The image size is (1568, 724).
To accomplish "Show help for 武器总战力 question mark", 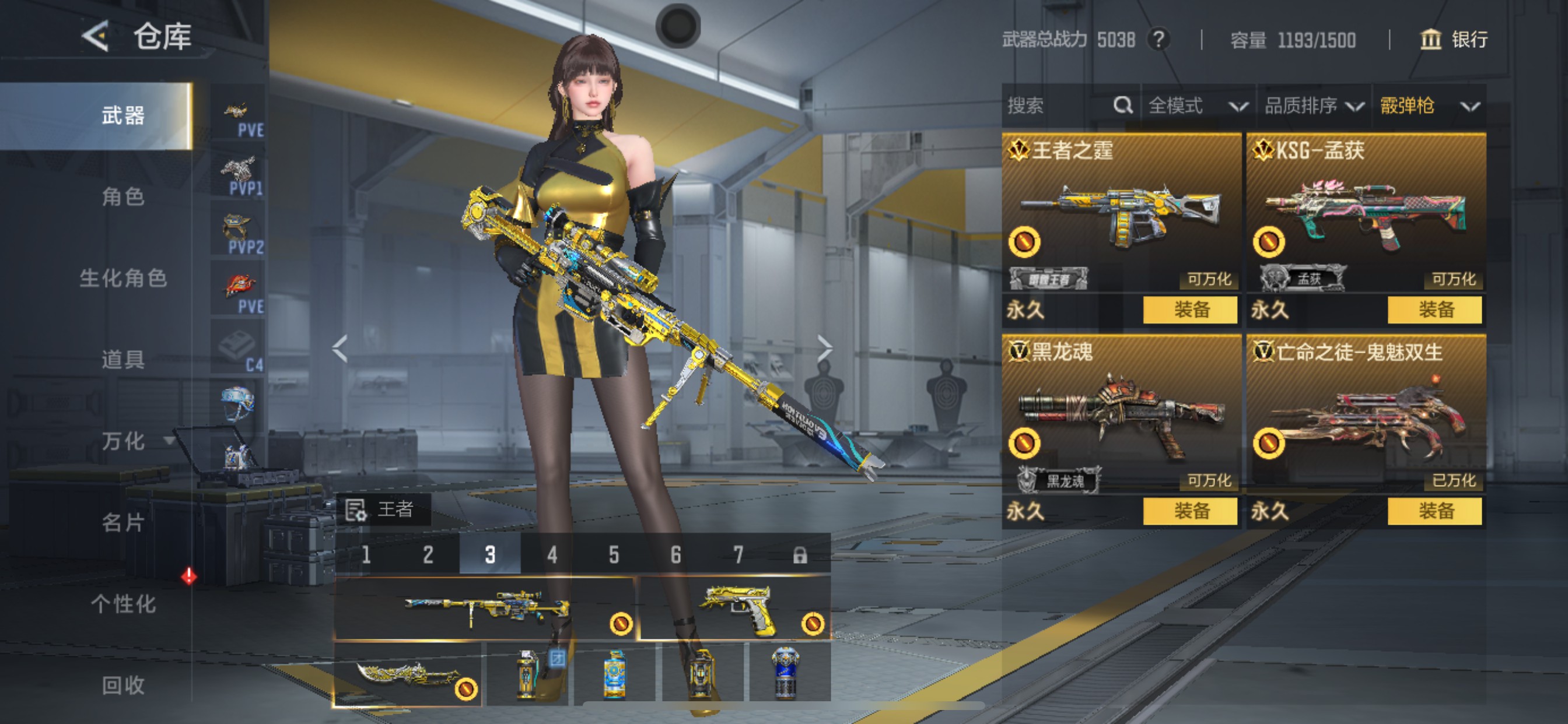I will (1158, 40).
